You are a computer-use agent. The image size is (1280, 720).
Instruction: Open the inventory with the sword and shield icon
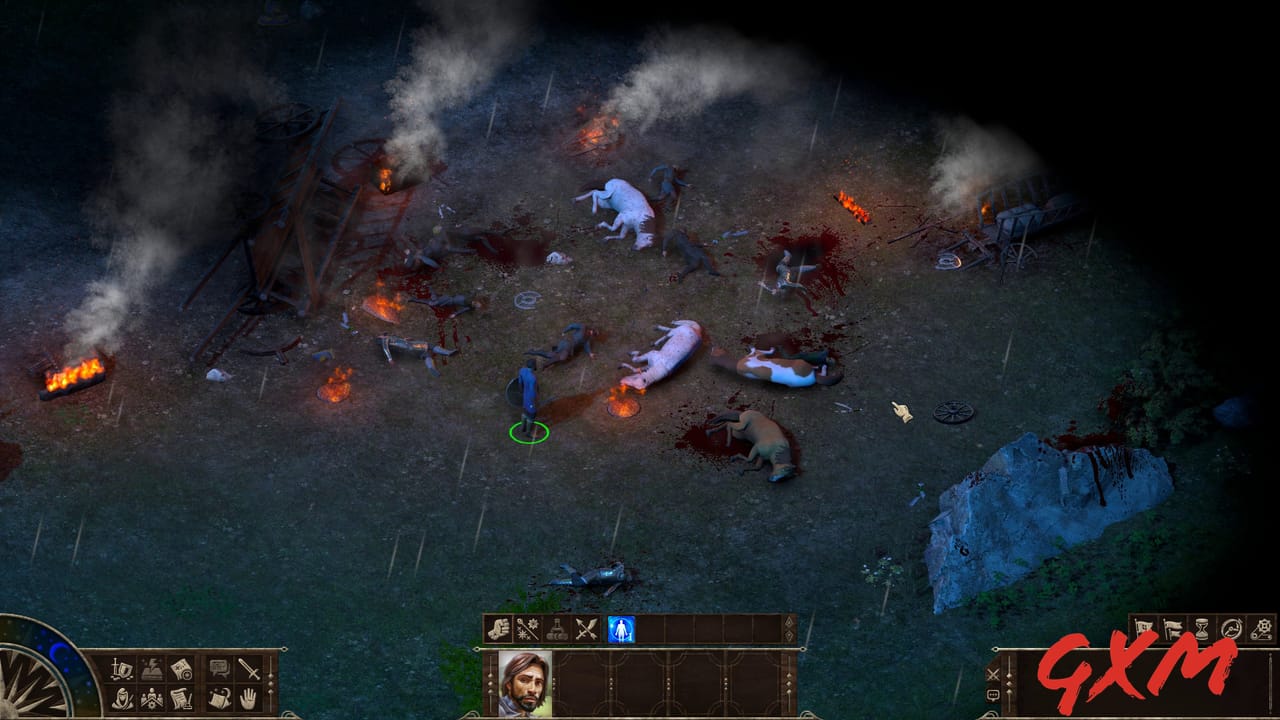(121, 668)
